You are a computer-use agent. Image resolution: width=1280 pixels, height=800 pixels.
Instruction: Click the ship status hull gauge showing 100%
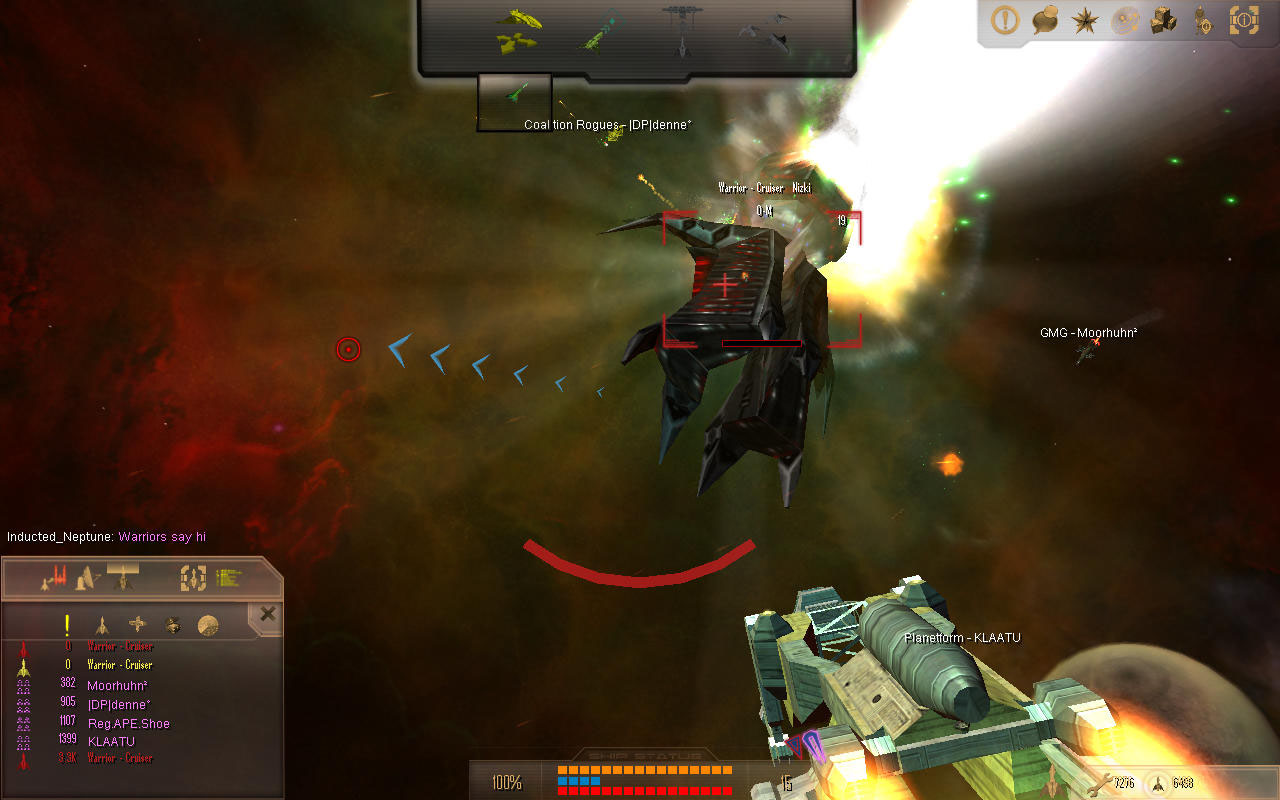pyautogui.click(x=508, y=782)
